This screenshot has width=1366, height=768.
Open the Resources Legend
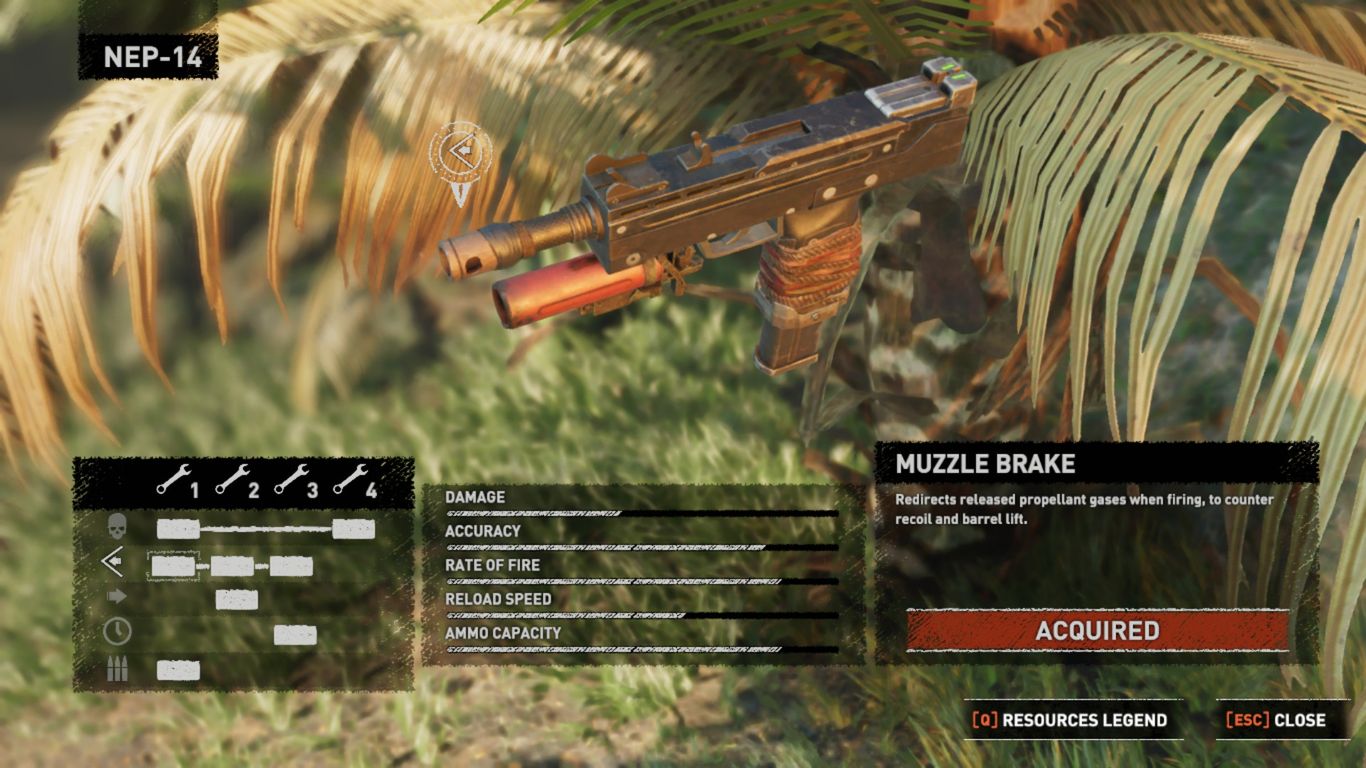[x=1072, y=720]
